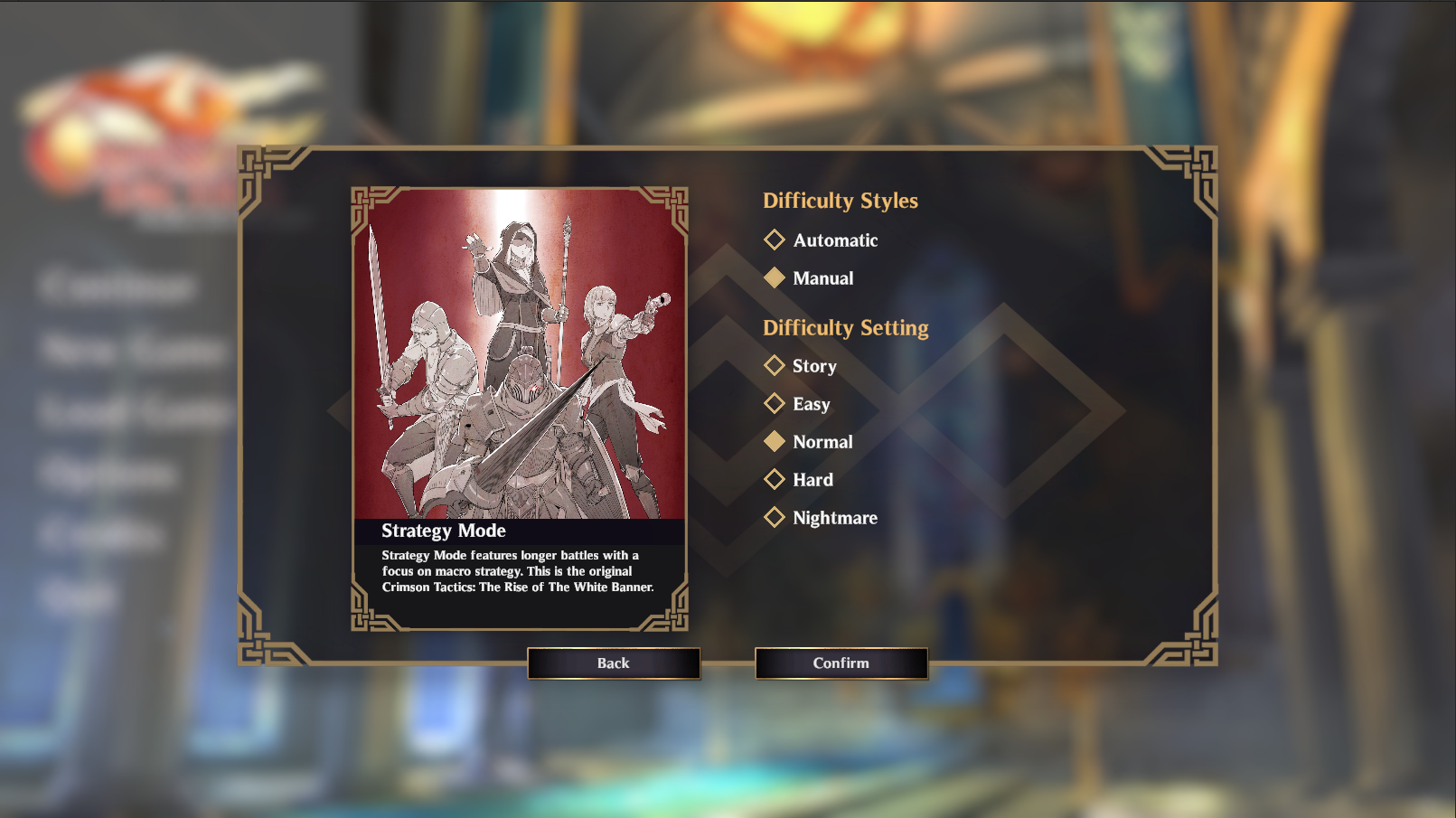The image size is (1456, 818).
Task: Choose the Easy difficulty setting
Action: 811,404
